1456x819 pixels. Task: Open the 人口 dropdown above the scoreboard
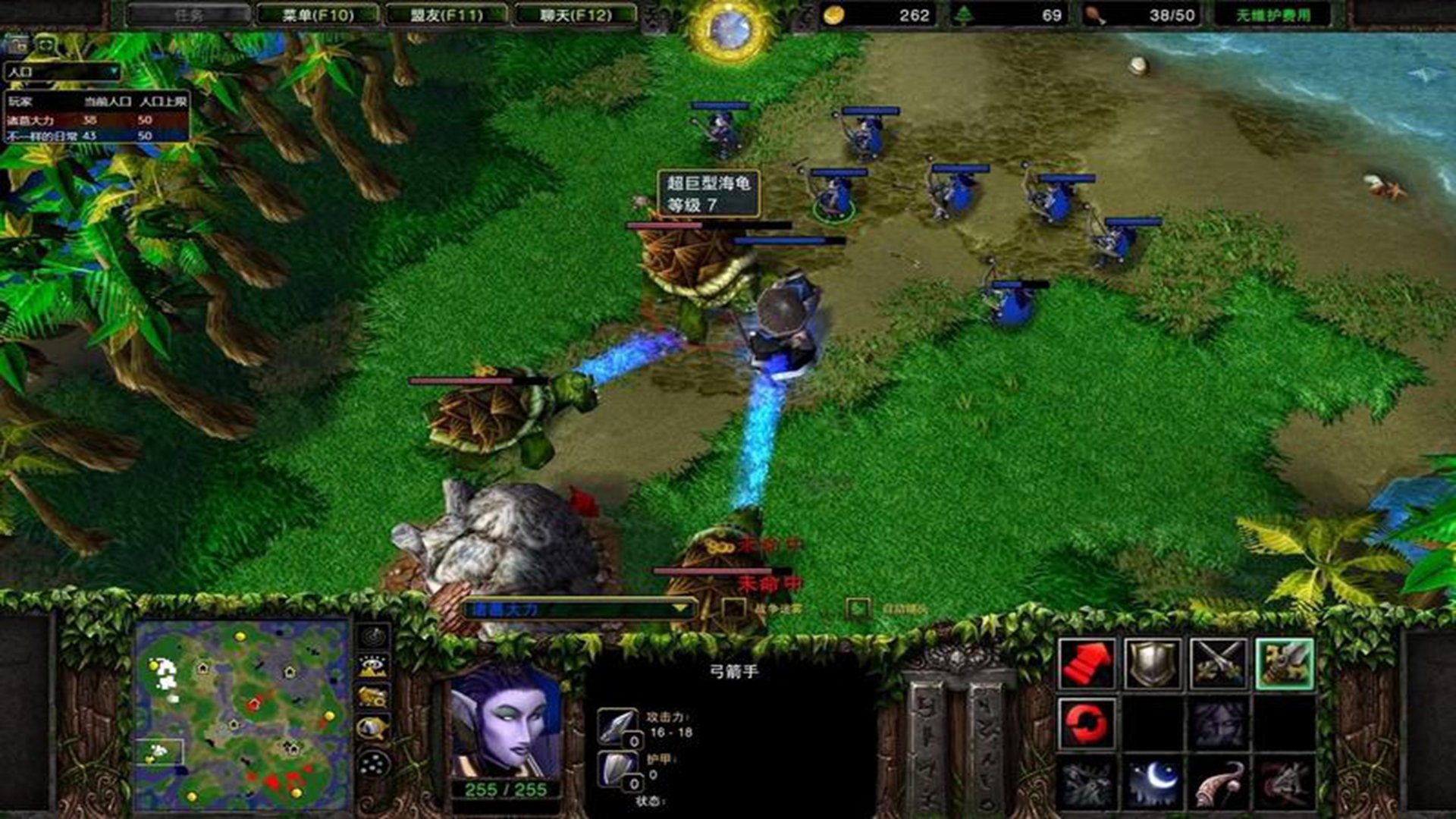click(x=62, y=72)
